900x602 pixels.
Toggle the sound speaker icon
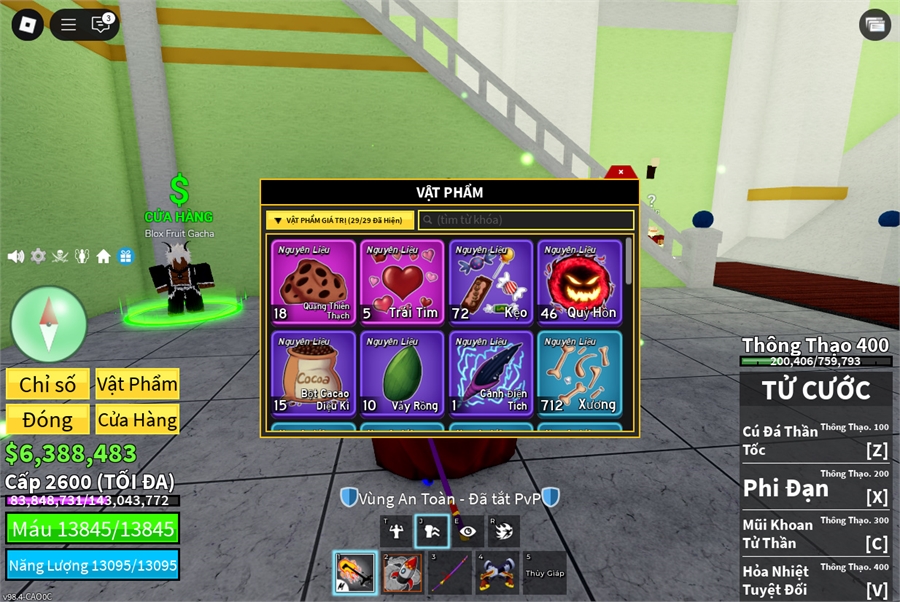(x=16, y=256)
